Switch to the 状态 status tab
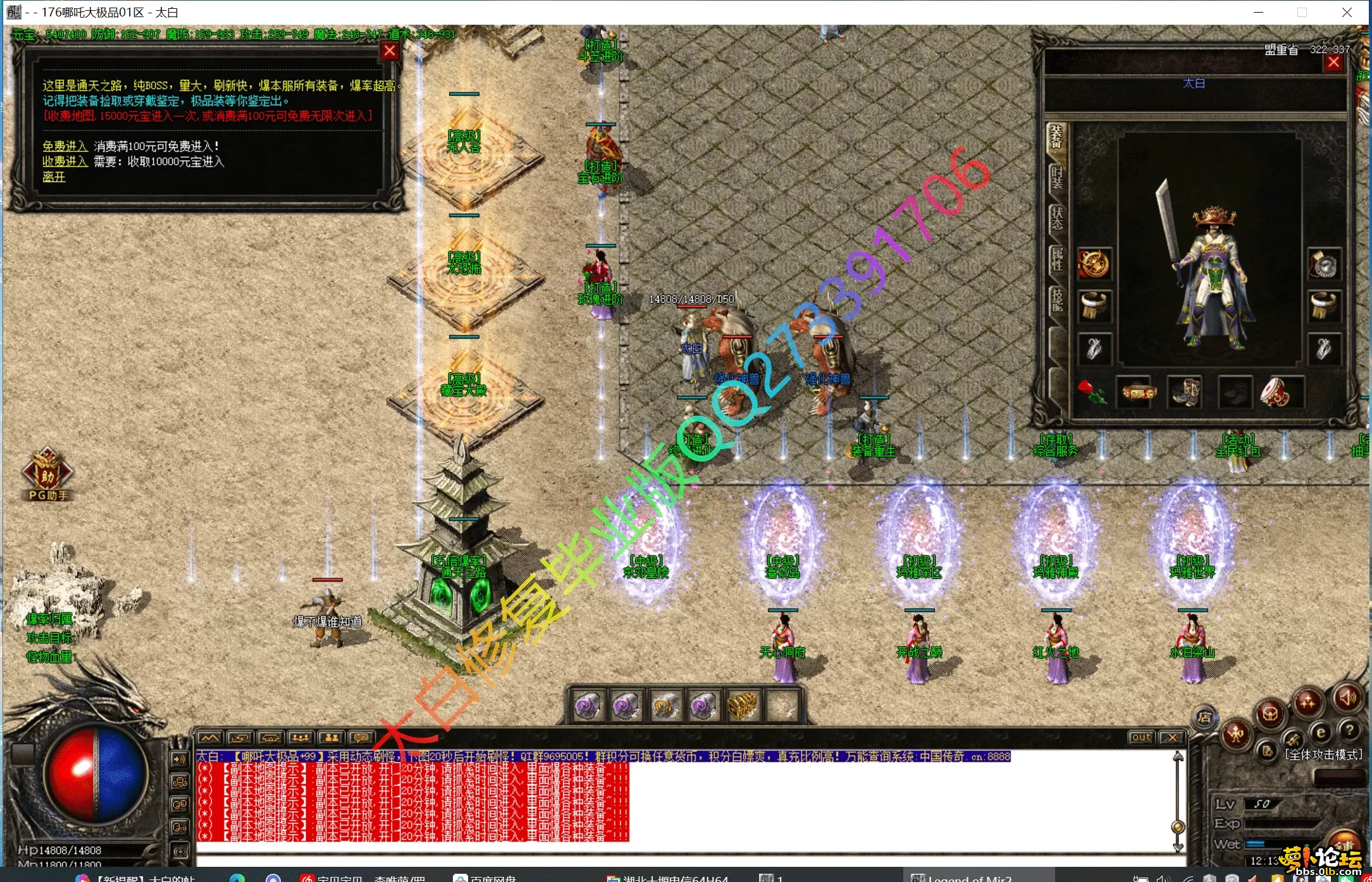Image resolution: width=1372 pixels, height=882 pixels. tap(1056, 217)
